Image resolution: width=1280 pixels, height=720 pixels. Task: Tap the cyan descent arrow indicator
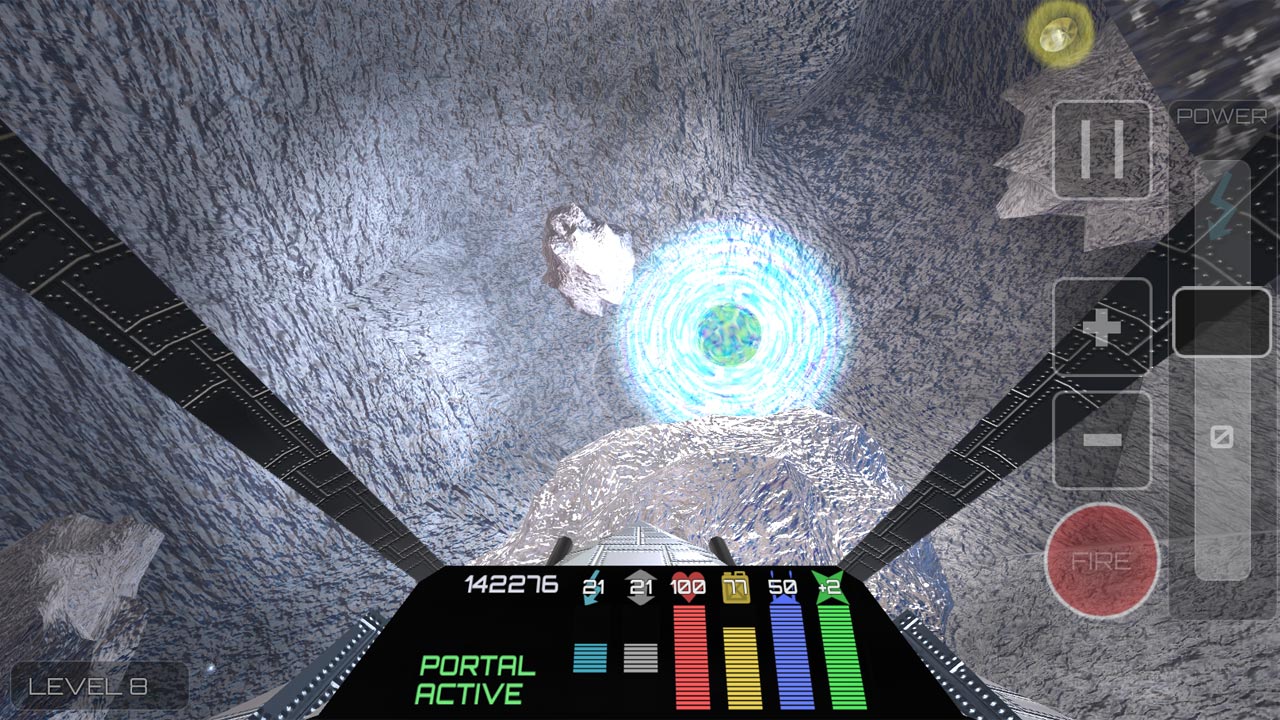pyautogui.click(x=592, y=587)
